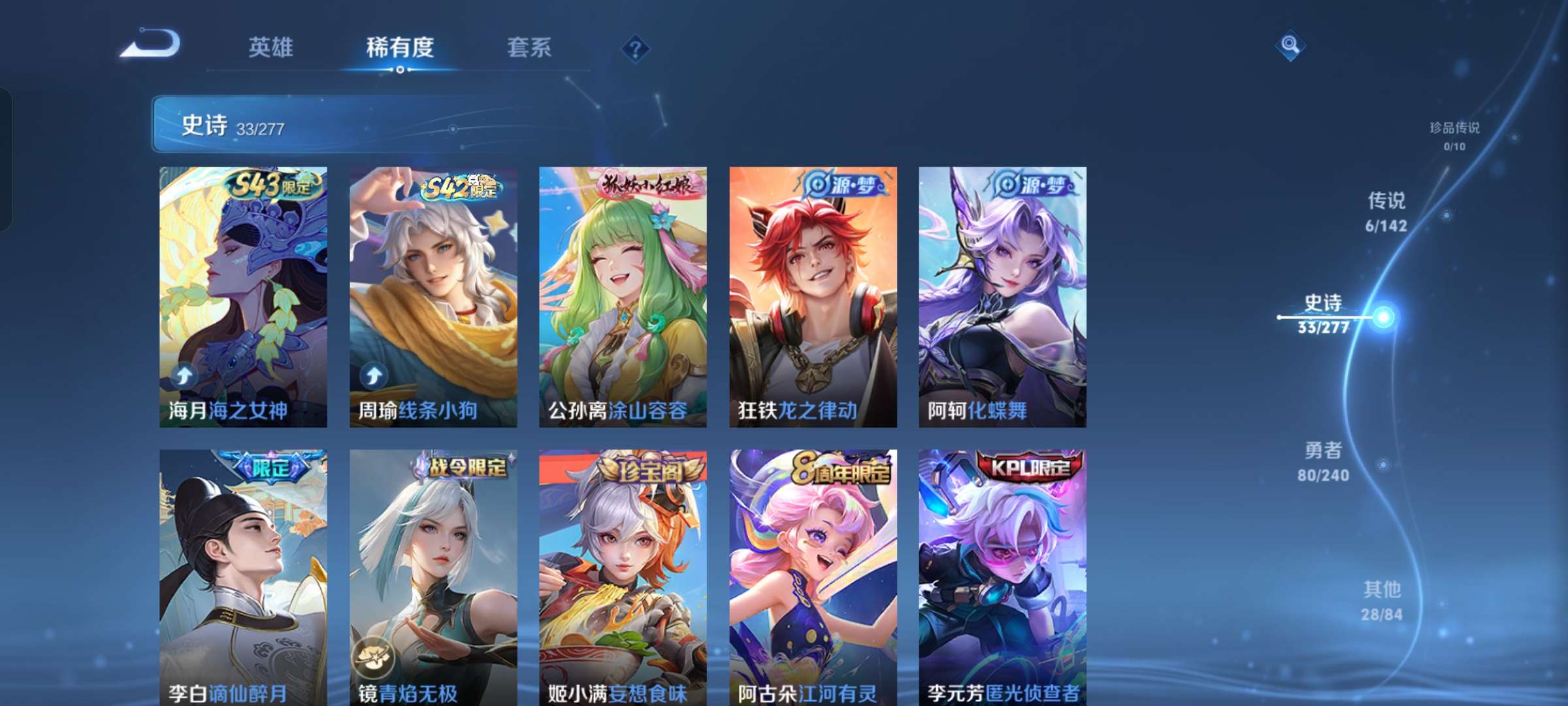Click the help question mark icon
The width and height of the screenshot is (1568, 706).
635,48
